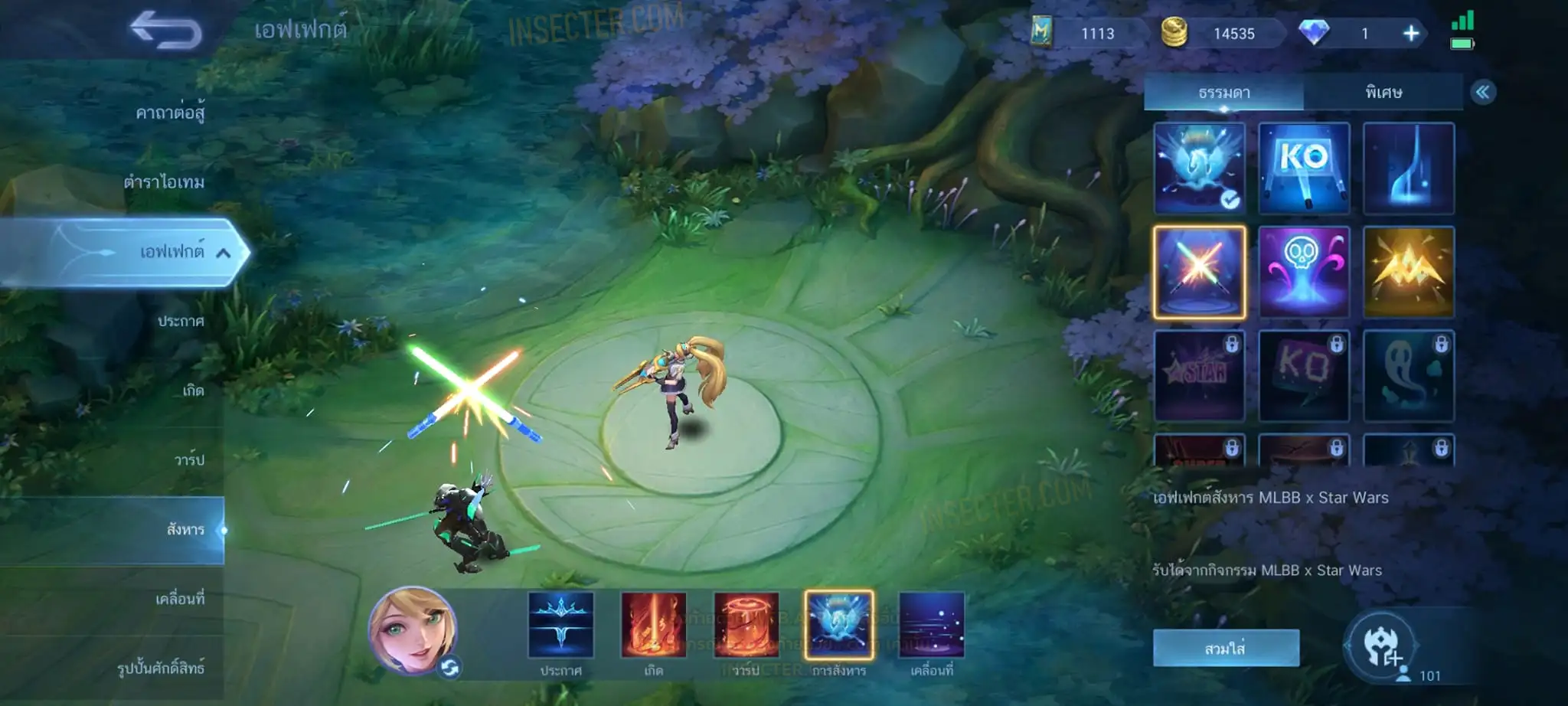Select the crossed lightsabers Star Wars effect

click(1199, 272)
